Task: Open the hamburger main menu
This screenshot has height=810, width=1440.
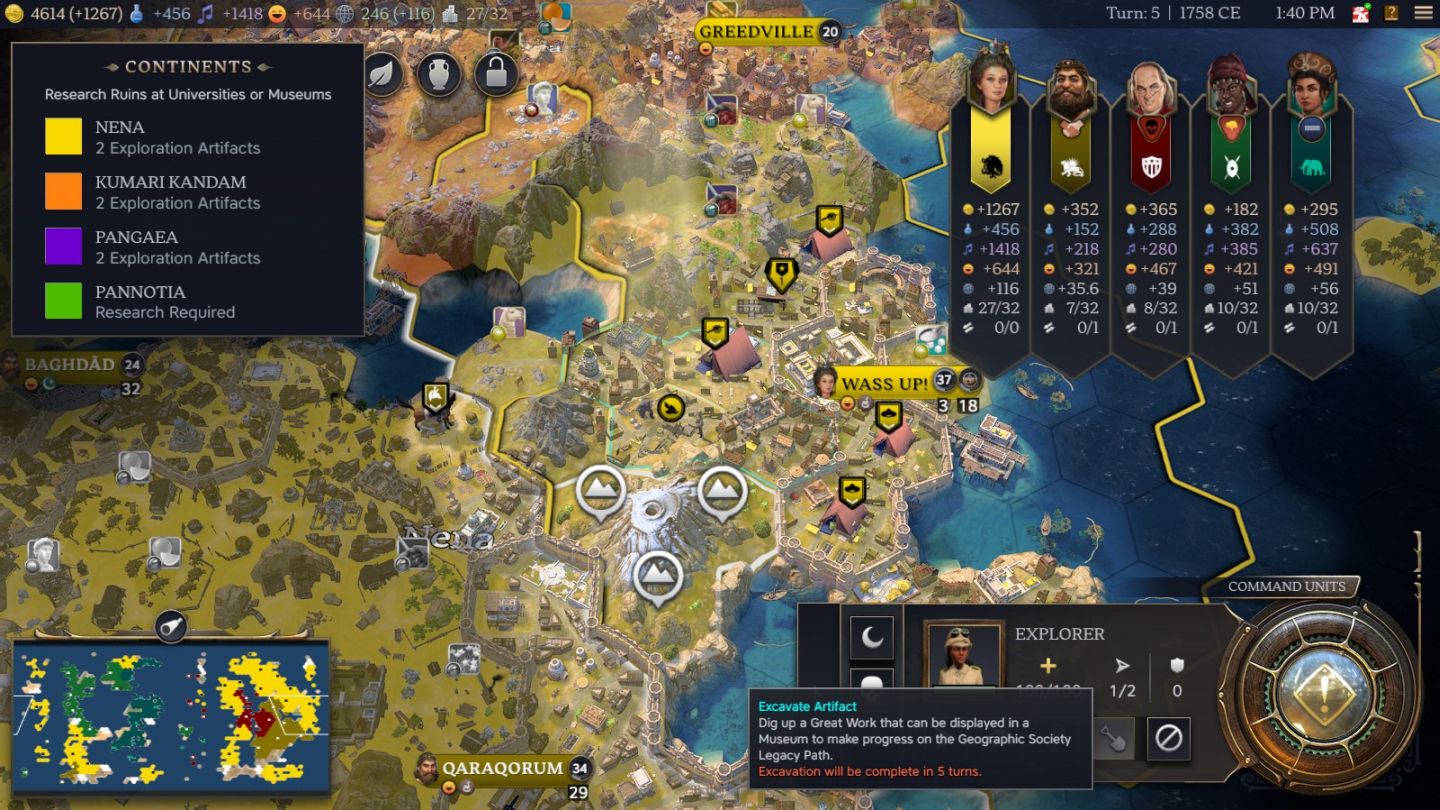Action: pyautogui.click(x=1423, y=13)
